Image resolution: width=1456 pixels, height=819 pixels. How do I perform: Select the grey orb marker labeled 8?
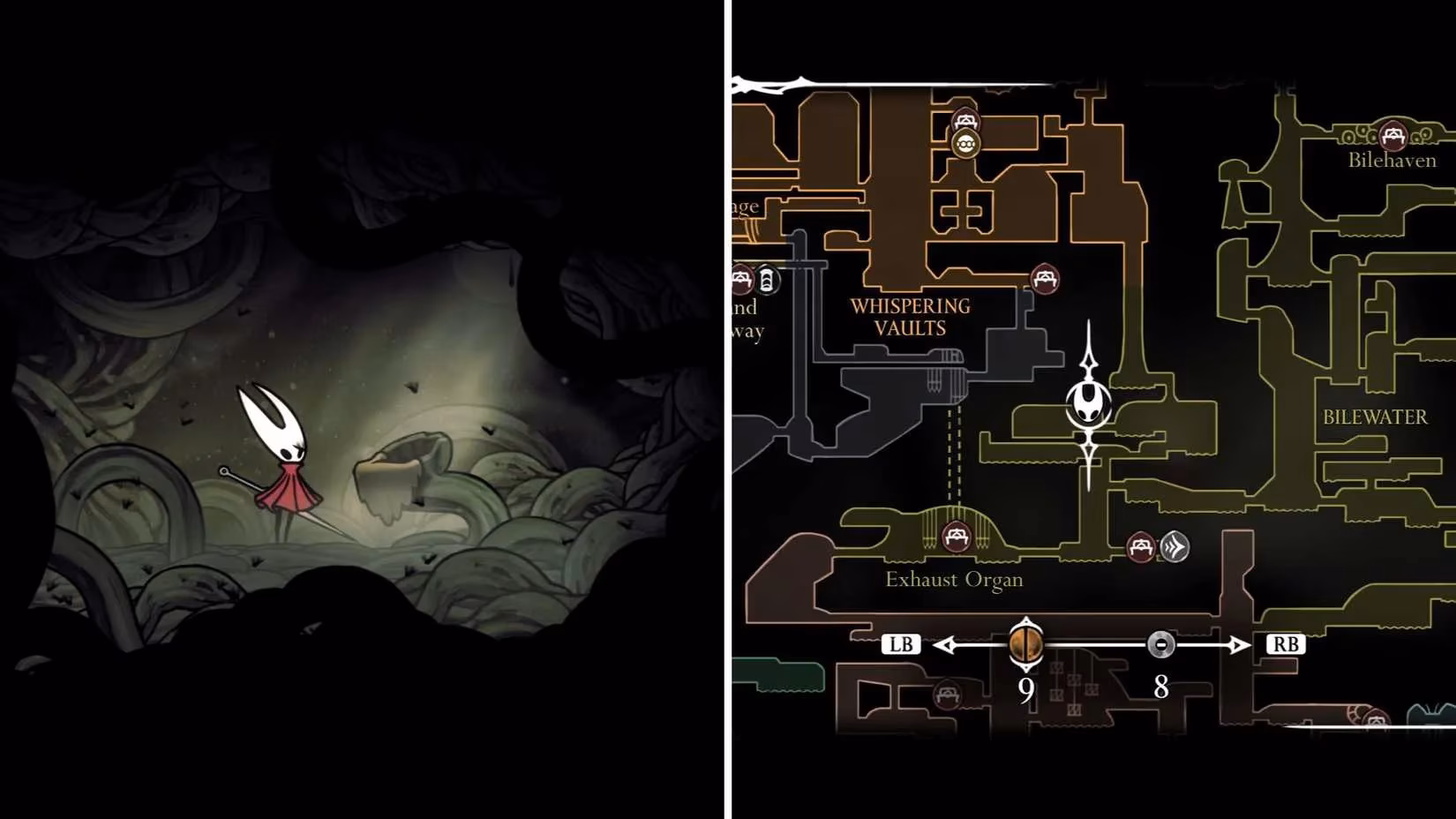[x=1160, y=644]
